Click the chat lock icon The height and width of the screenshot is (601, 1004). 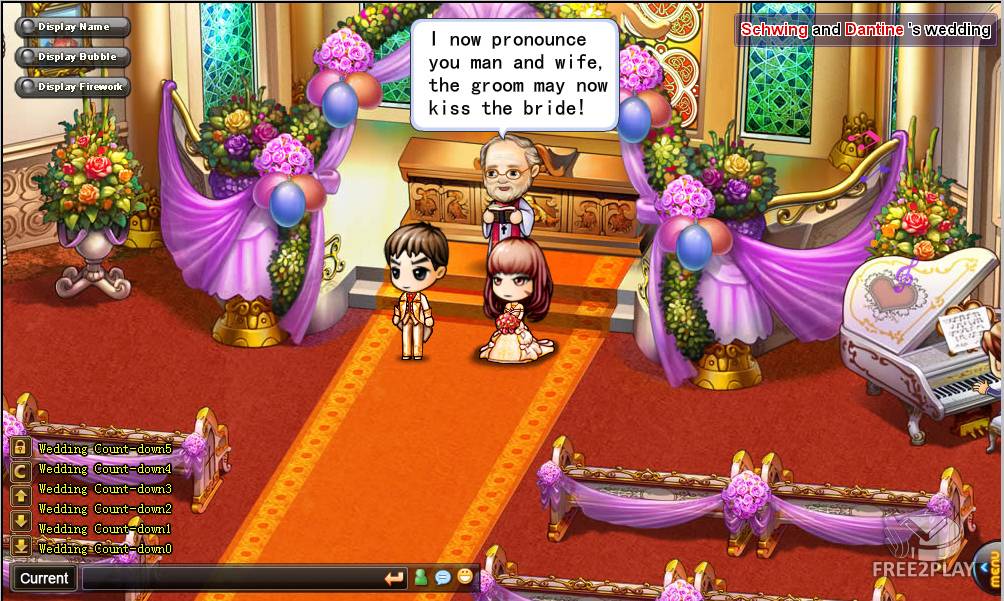tap(20, 448)
